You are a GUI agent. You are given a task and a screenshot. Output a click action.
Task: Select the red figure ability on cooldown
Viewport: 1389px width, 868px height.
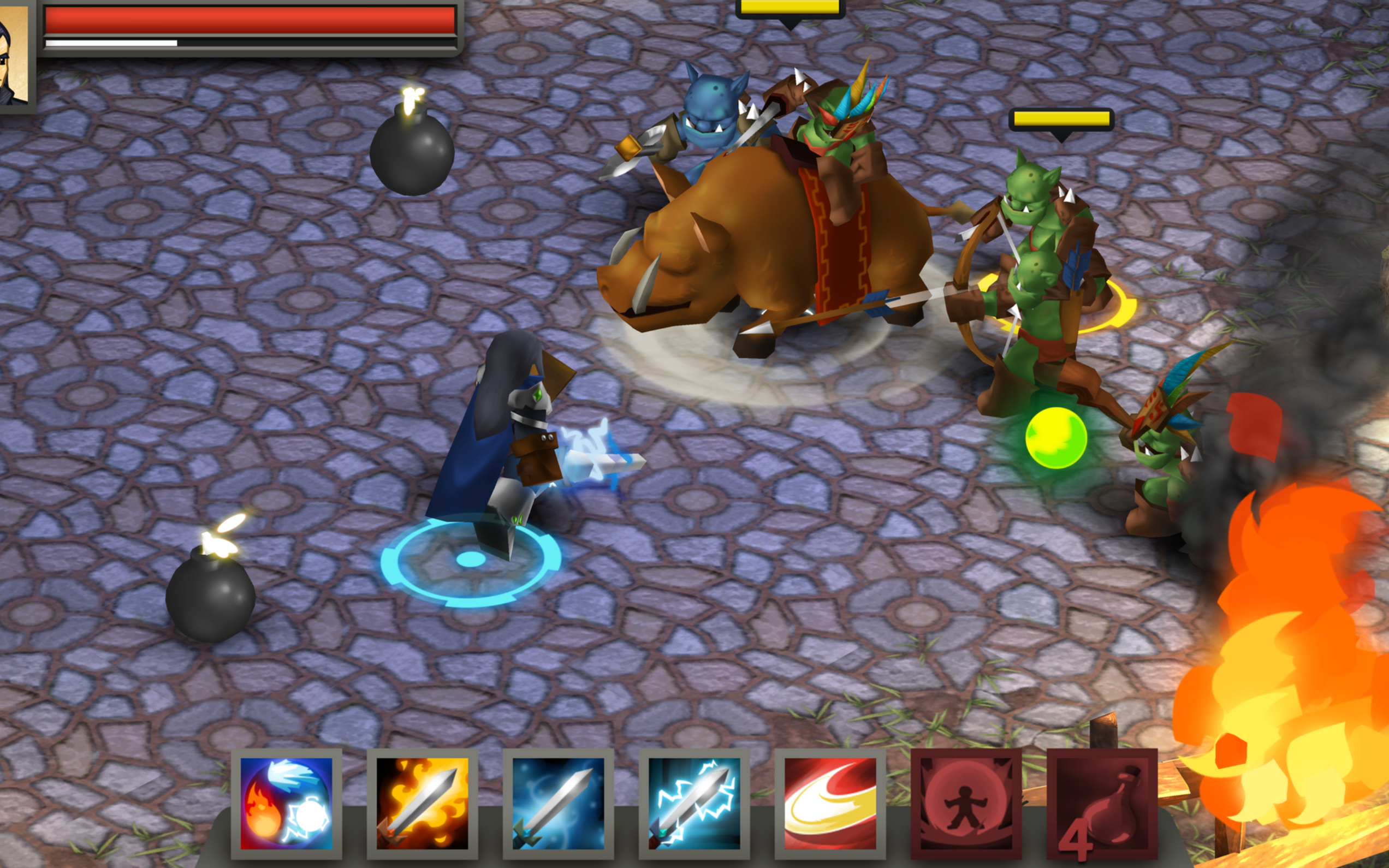[x=966, y=802]
